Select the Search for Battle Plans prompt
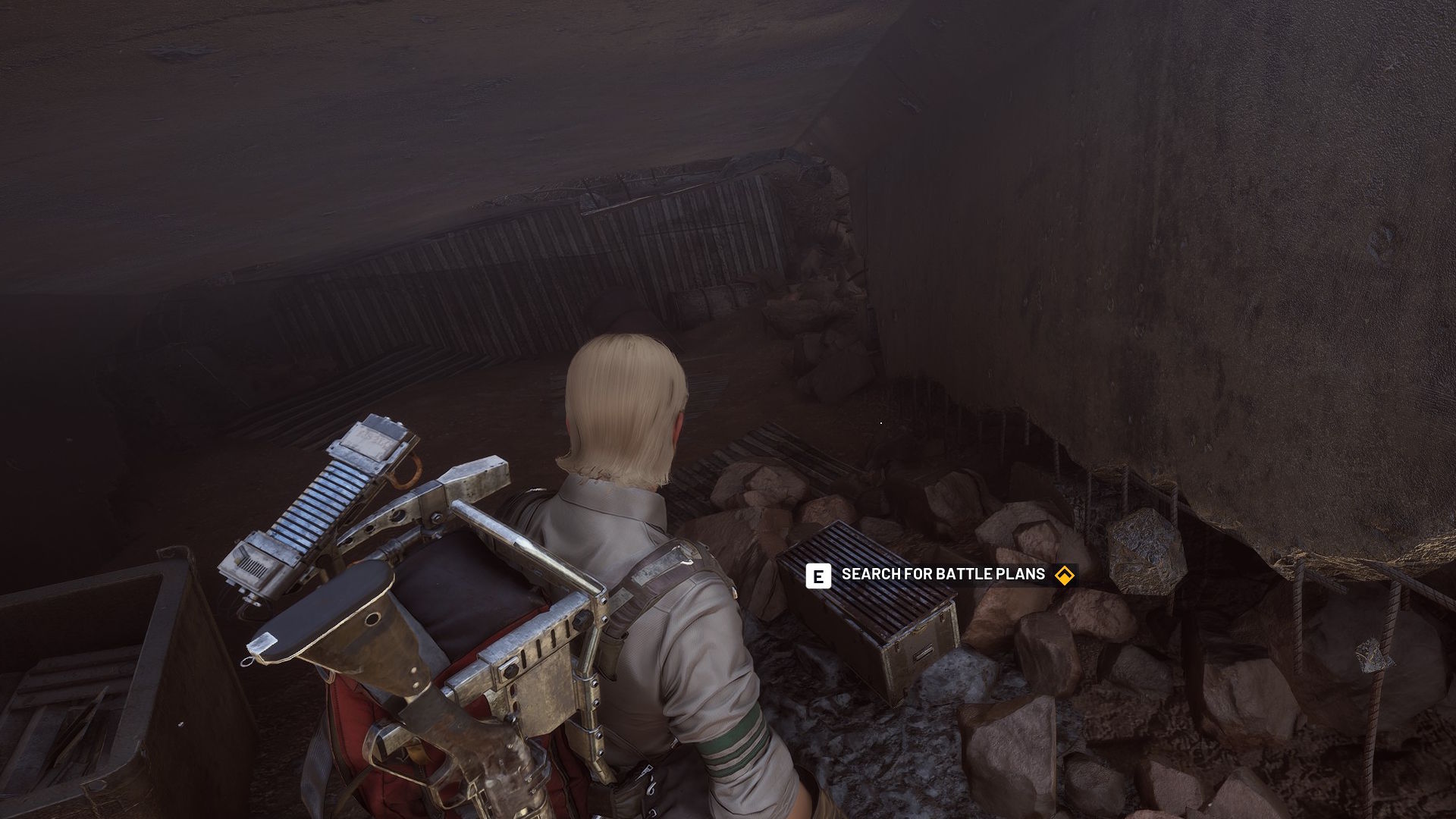 click(x=943, y=575)
